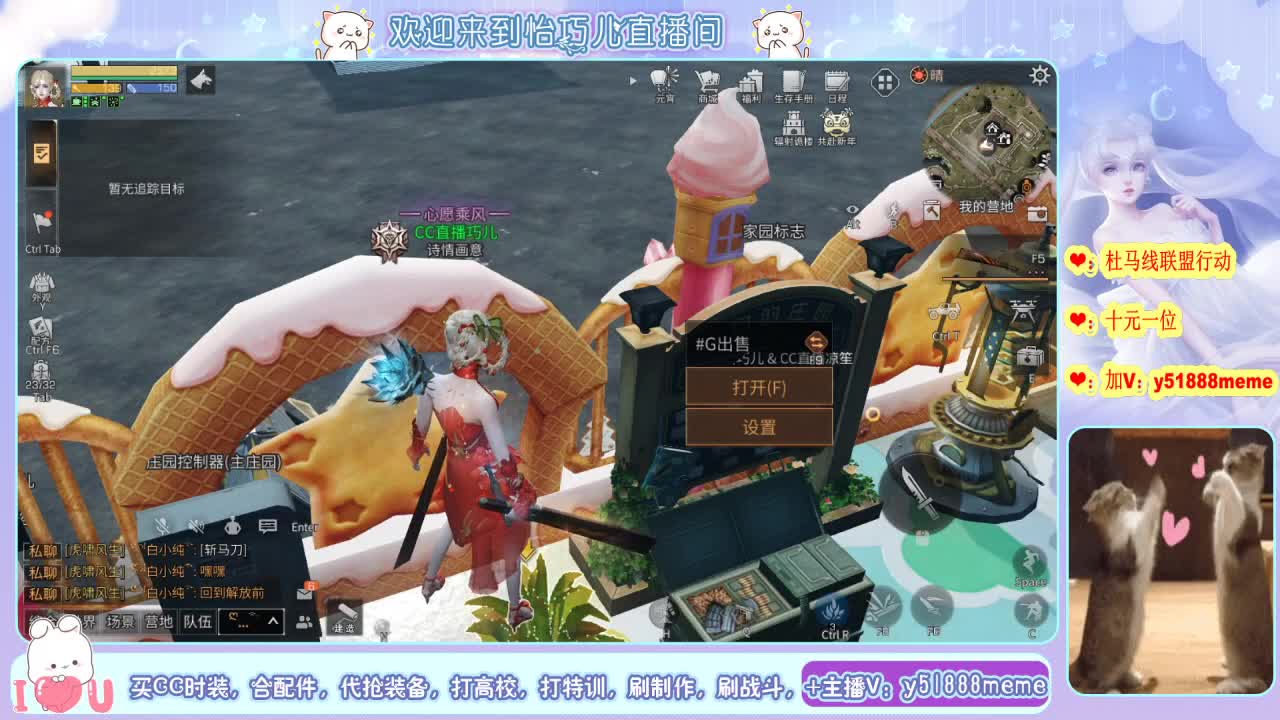This screenshot has width=1280, height=720.
Task: Switch chat to the 队伍 team tab
Action: point(197,621)
